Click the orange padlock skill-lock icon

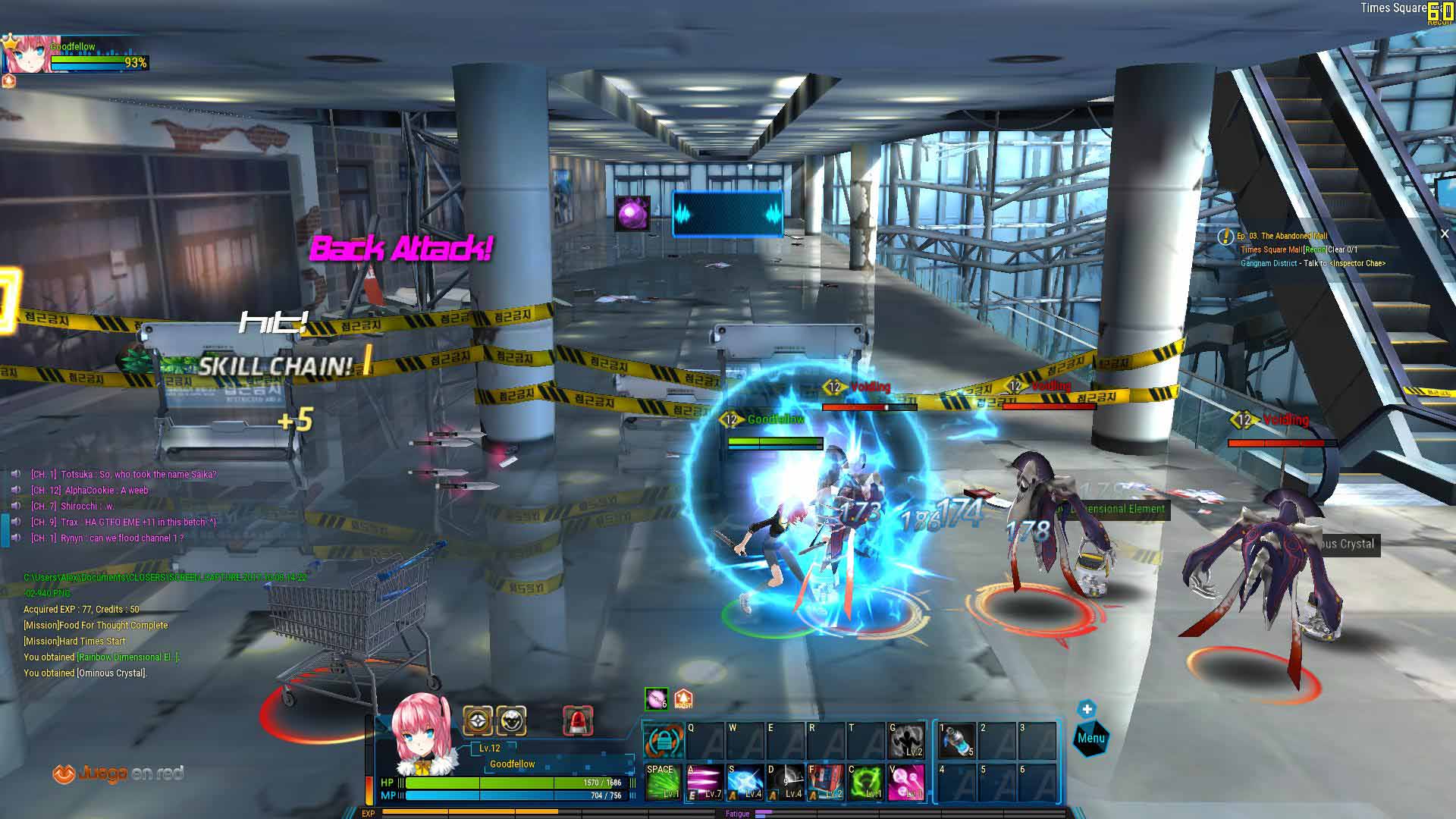[x=663, y=741]
